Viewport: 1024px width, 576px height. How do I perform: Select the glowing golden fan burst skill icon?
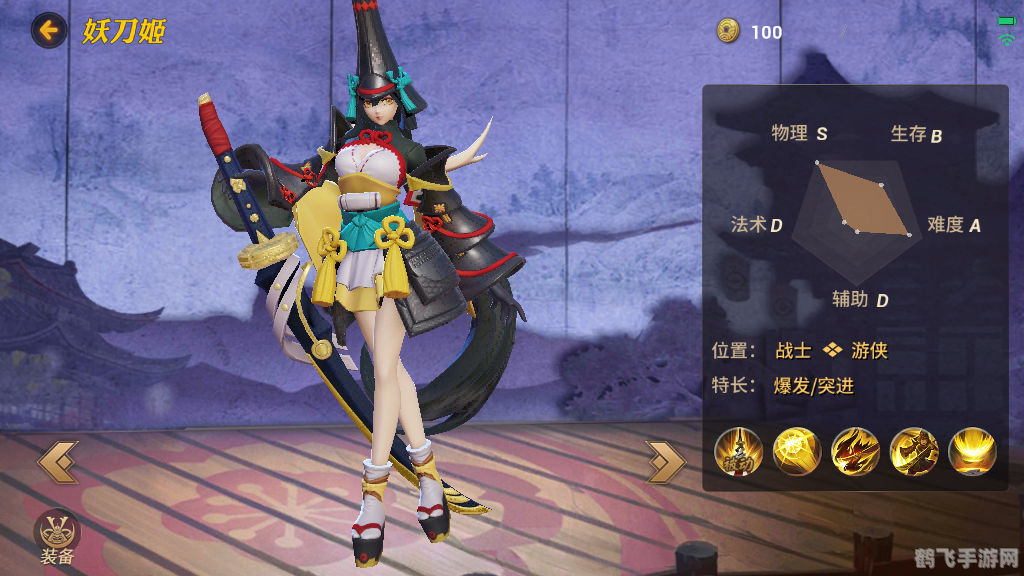point(971,451)
